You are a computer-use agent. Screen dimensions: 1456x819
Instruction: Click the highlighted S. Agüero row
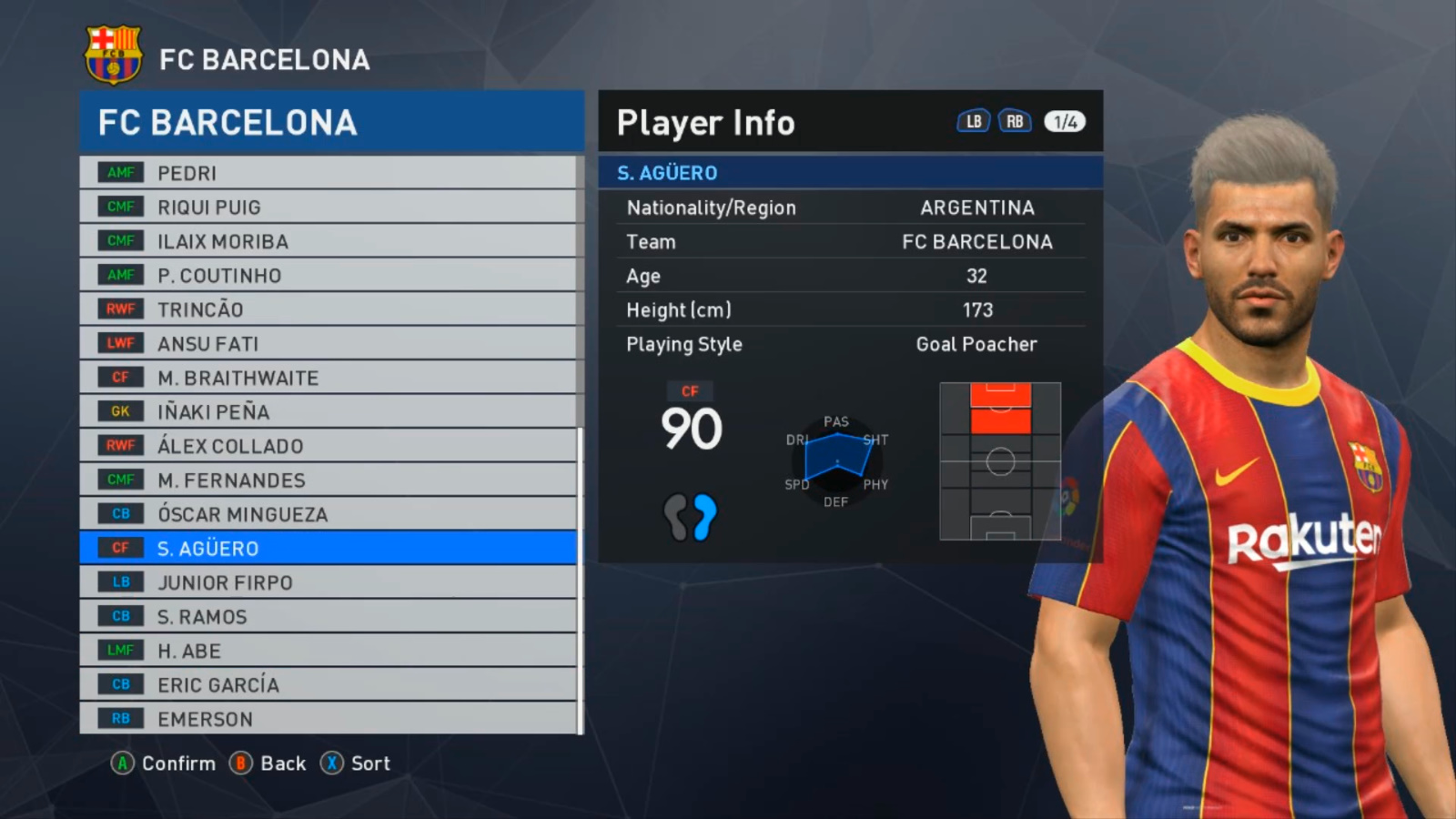click(328, 549)
